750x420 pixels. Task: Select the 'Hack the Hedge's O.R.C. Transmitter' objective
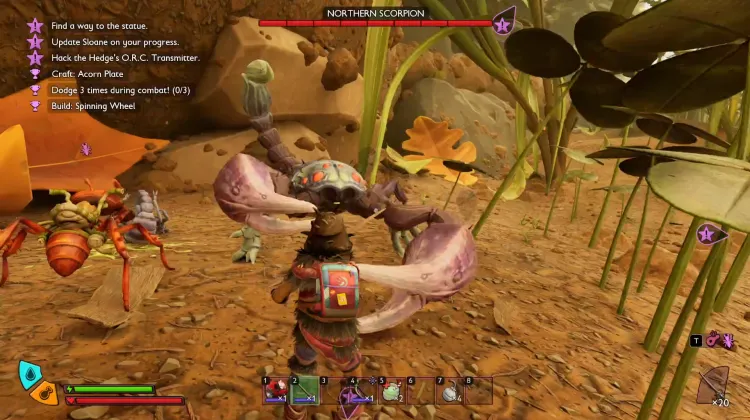tap(122, 58)
